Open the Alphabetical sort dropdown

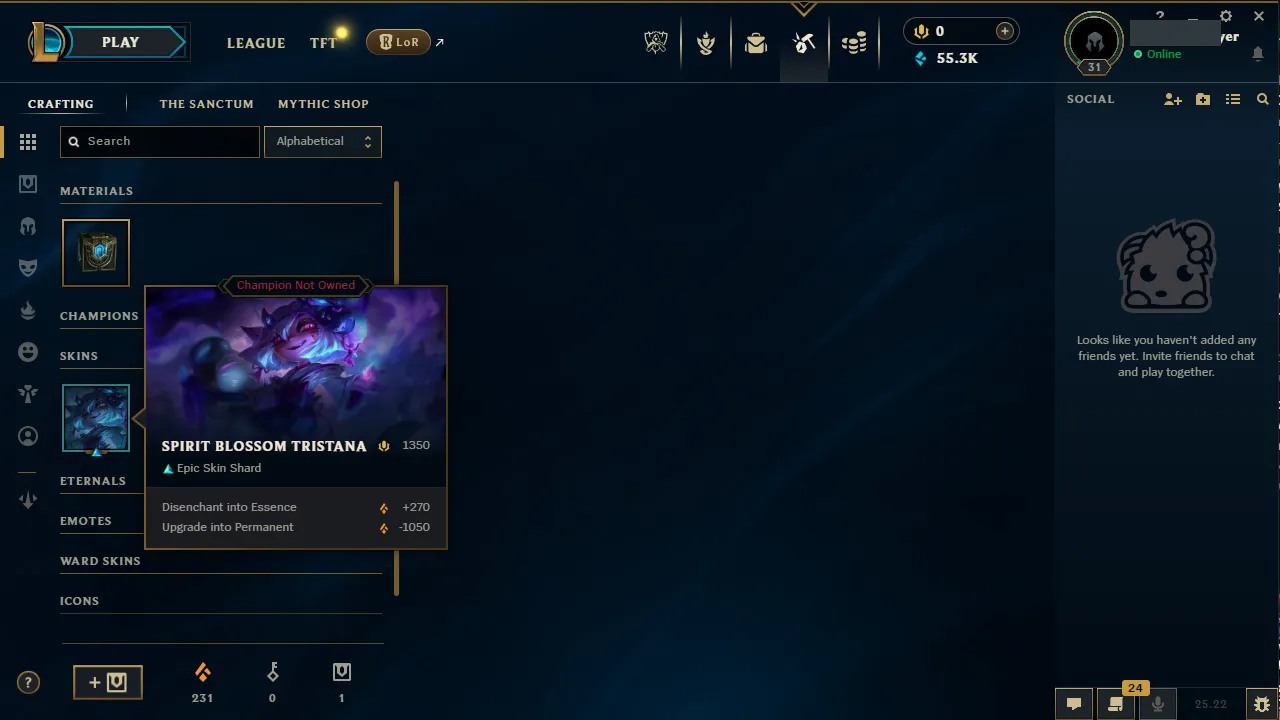[322, 141]
